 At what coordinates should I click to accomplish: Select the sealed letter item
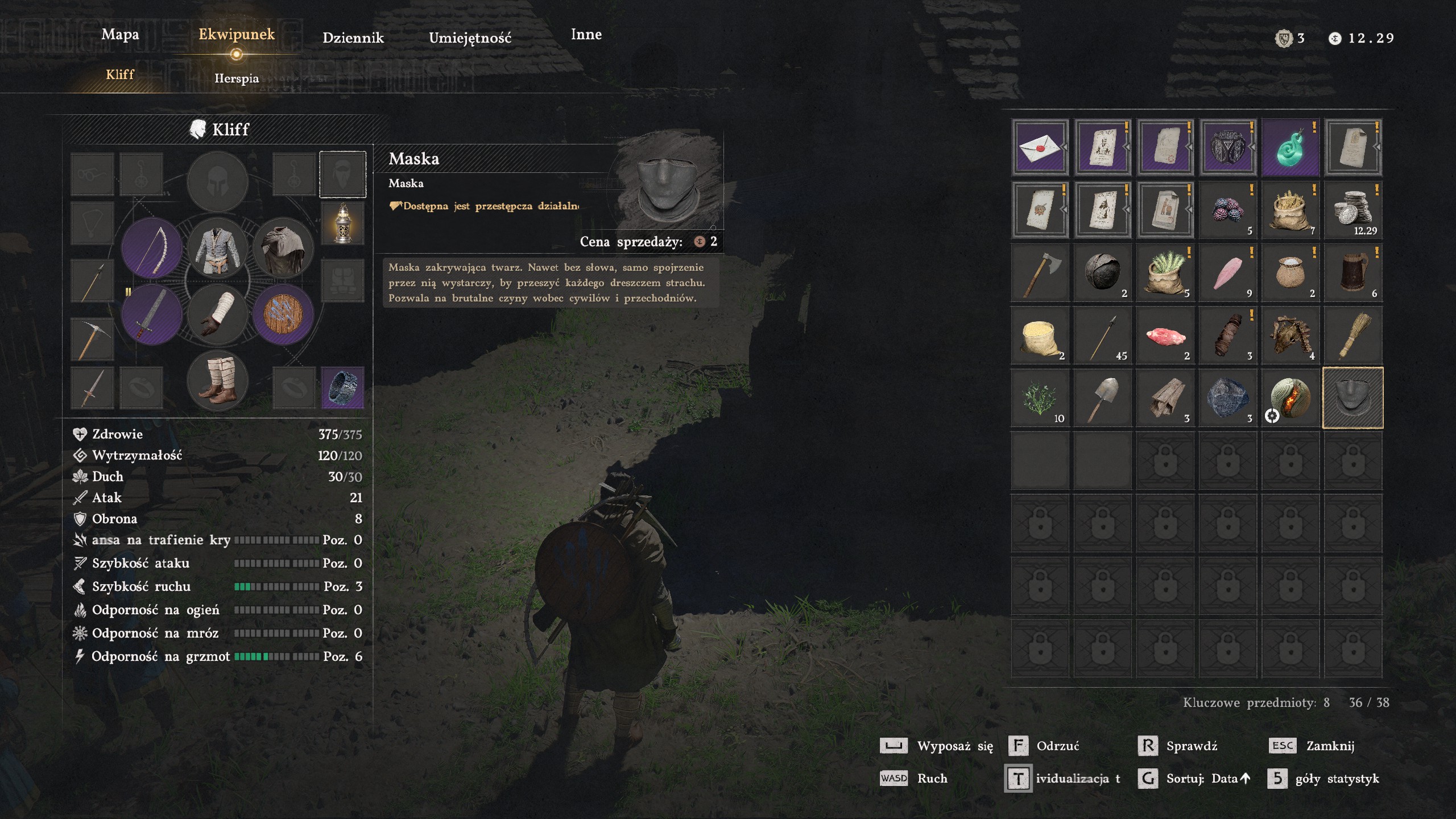pos(1040,147)
